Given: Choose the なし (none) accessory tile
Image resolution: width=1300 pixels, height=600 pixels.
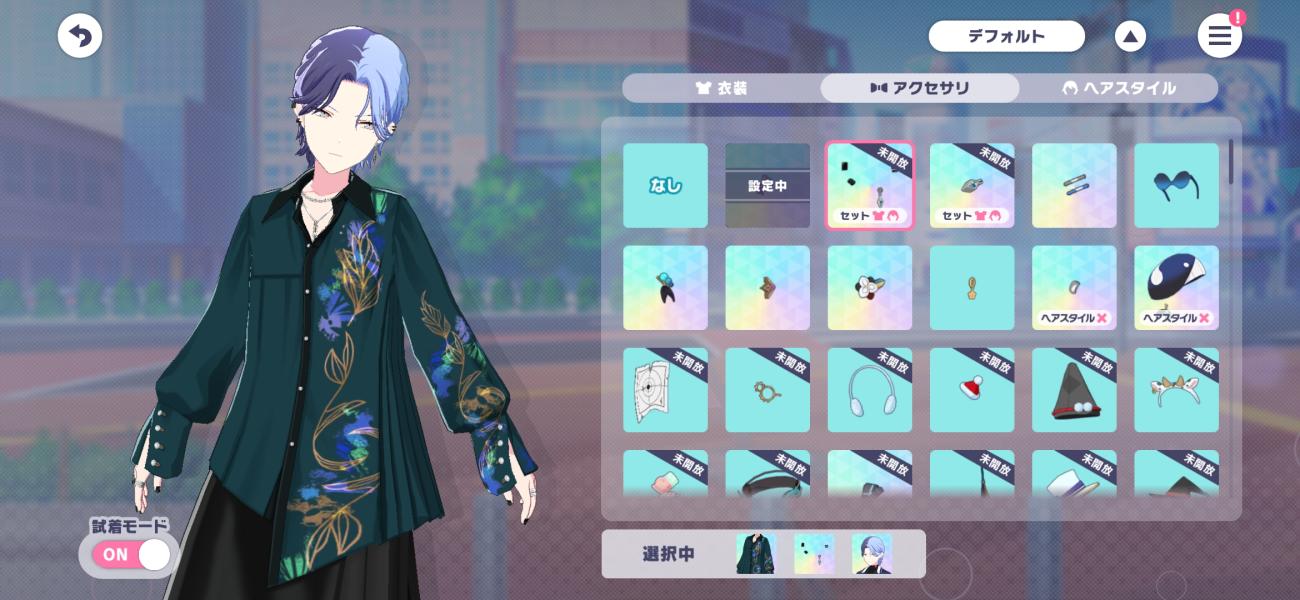Looking at the screenshot, I should 665,185.
